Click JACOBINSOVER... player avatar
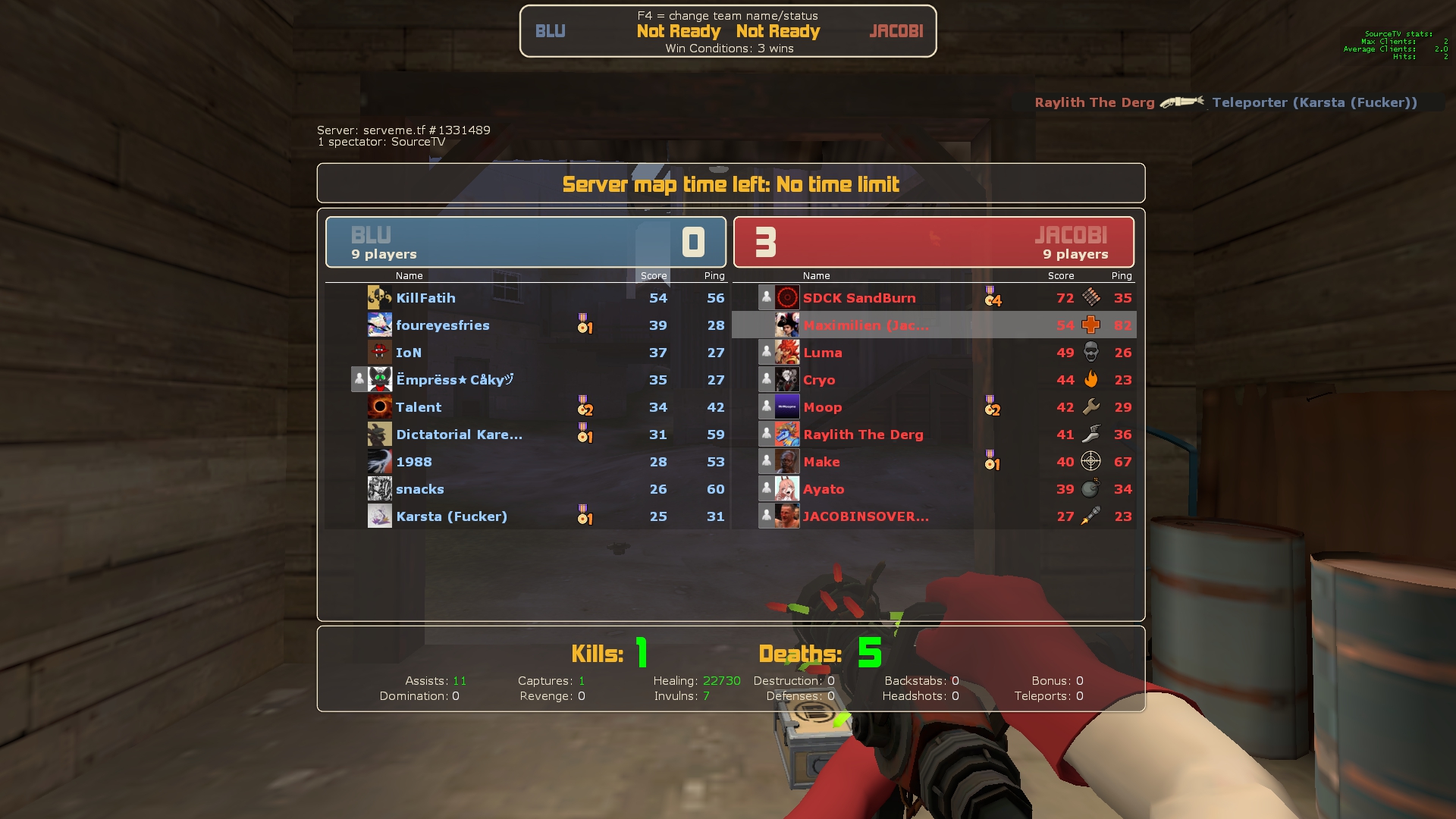This screenshot has height=819, width=1456. click(786, 516)
